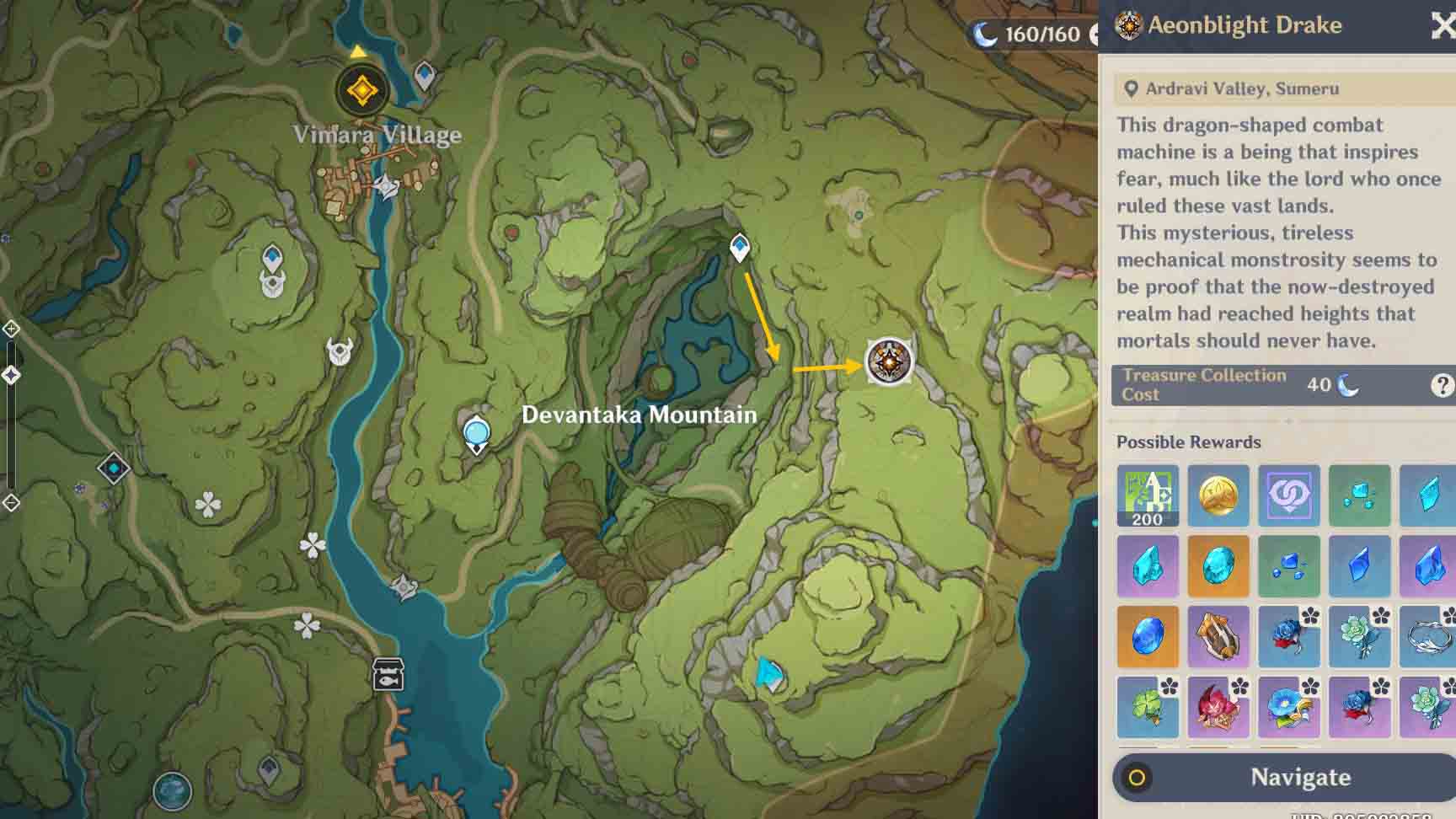The image size is (1456, 819).
Task: Select the four-leaf clover artifact reward
Action: [x=1148, y=709]
